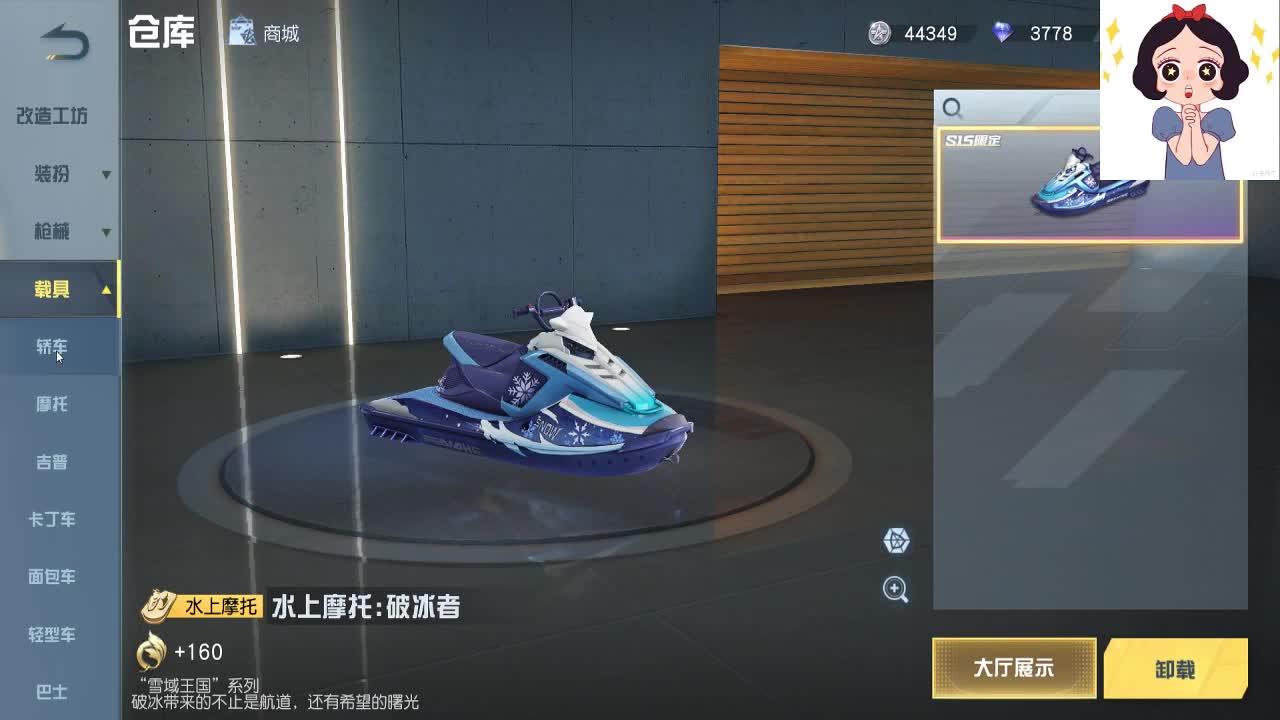The height and width of the screenshot is (720, 1280).
Task: Click the zoom-in magnifier icon
Action: tap(897, 591)
